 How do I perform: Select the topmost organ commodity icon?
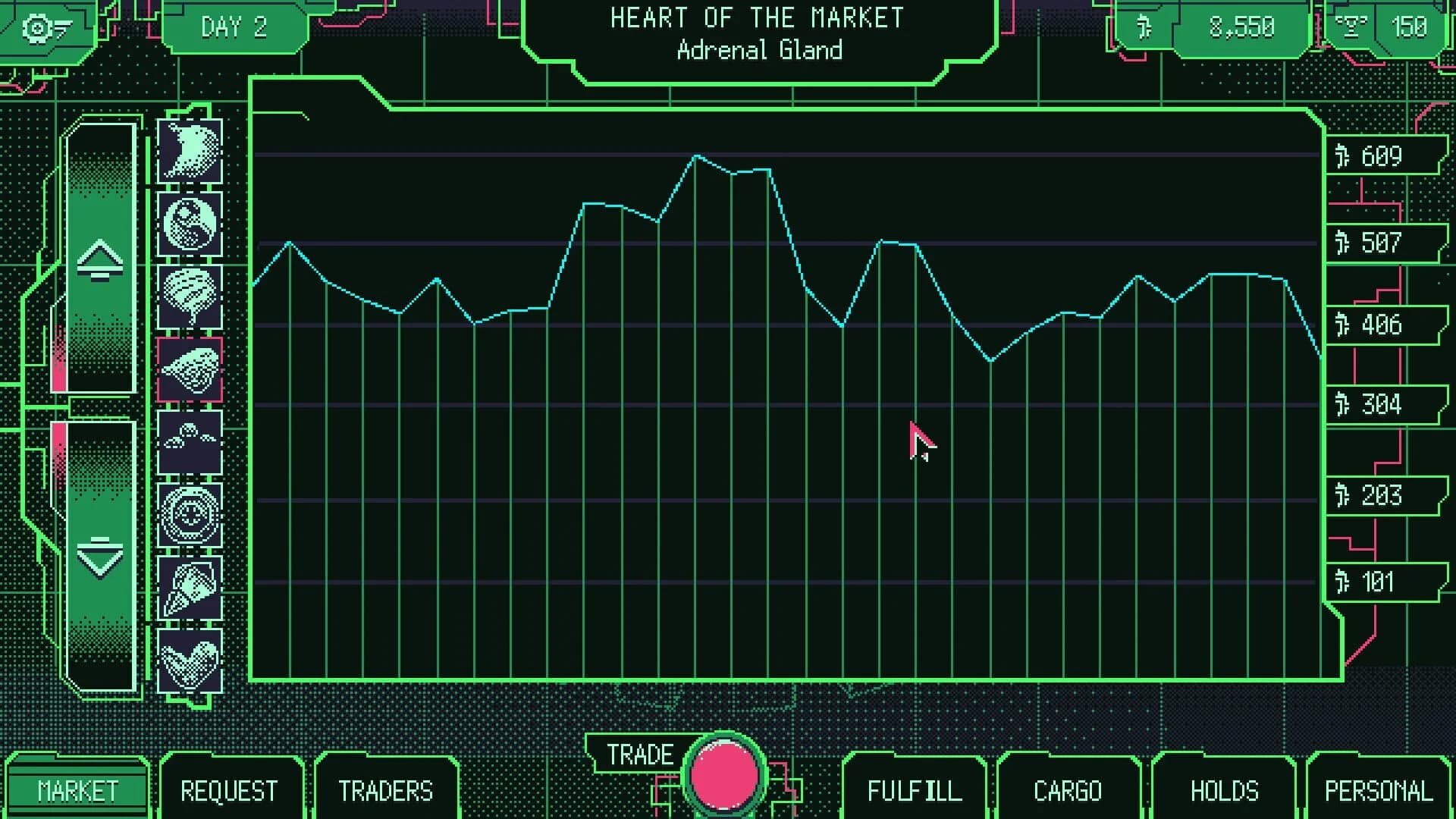189,151
